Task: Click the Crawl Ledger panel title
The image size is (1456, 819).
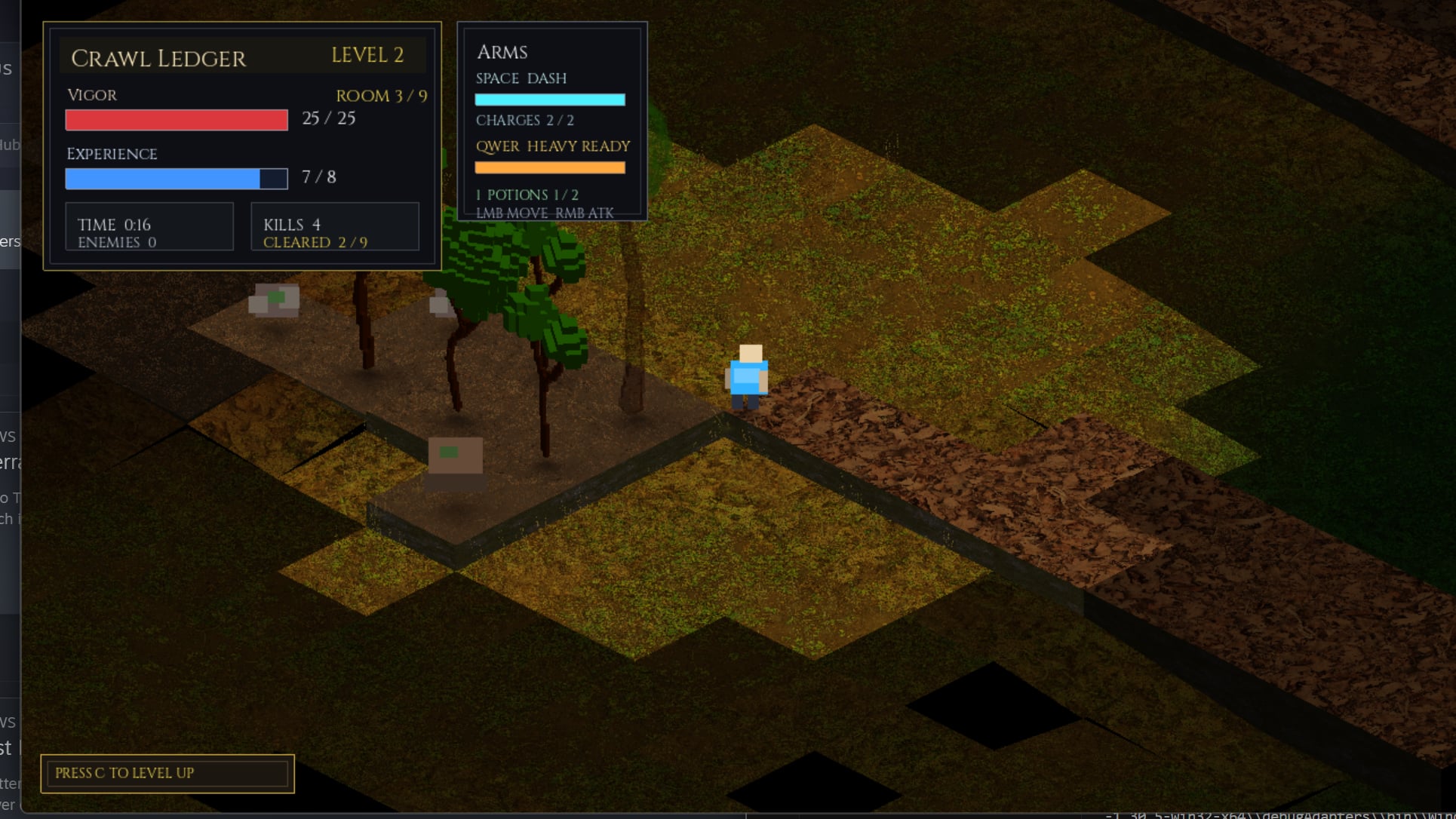Action: click(158, 58)
